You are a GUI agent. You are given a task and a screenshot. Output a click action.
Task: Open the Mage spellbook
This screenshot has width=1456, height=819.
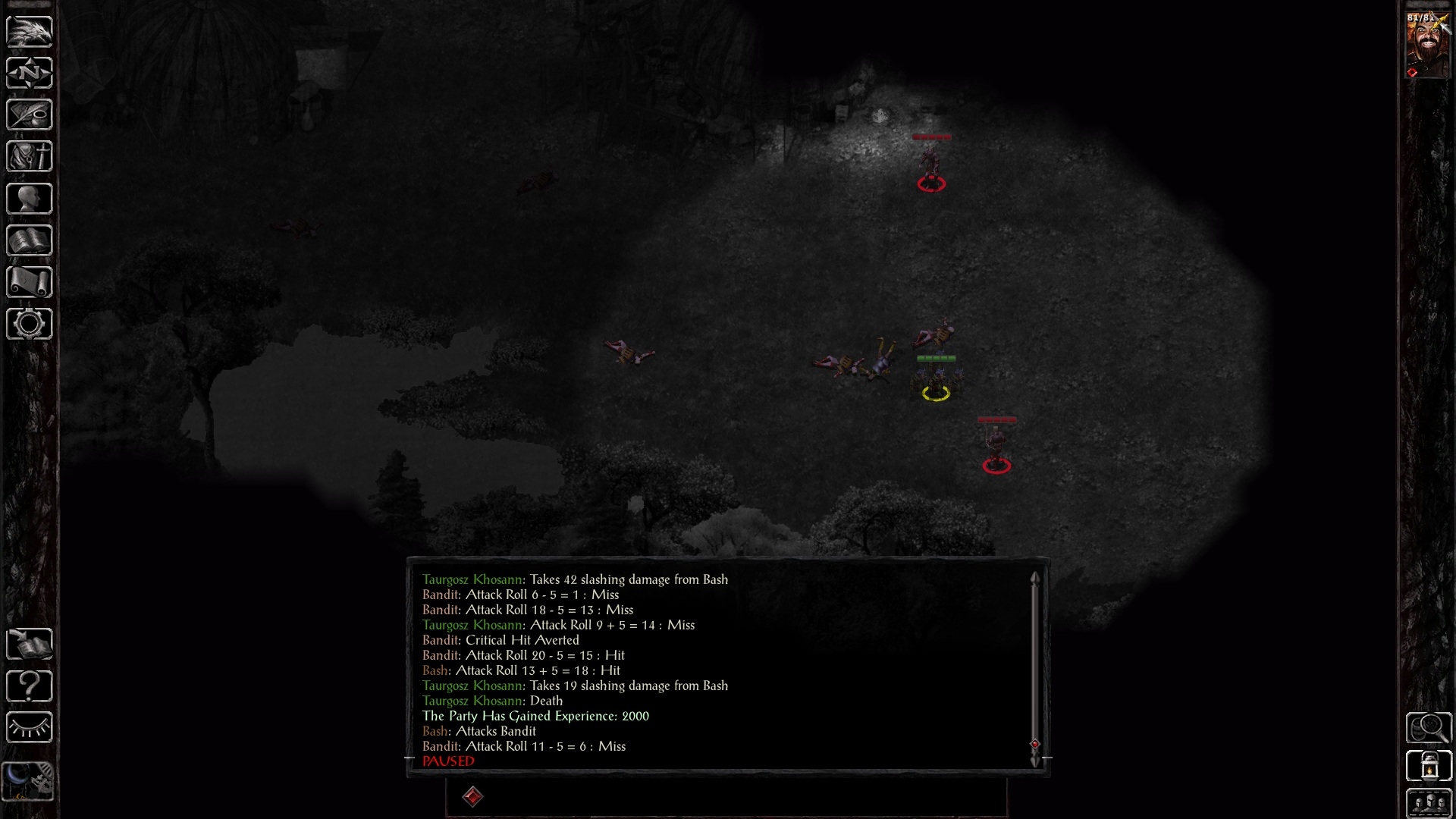click(29, 240)
